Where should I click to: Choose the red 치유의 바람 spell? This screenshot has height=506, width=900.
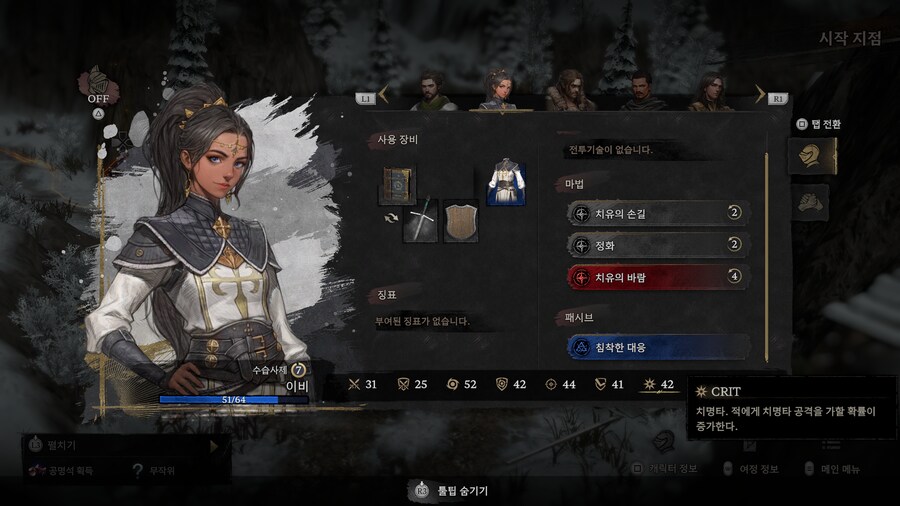click(658, 277)
